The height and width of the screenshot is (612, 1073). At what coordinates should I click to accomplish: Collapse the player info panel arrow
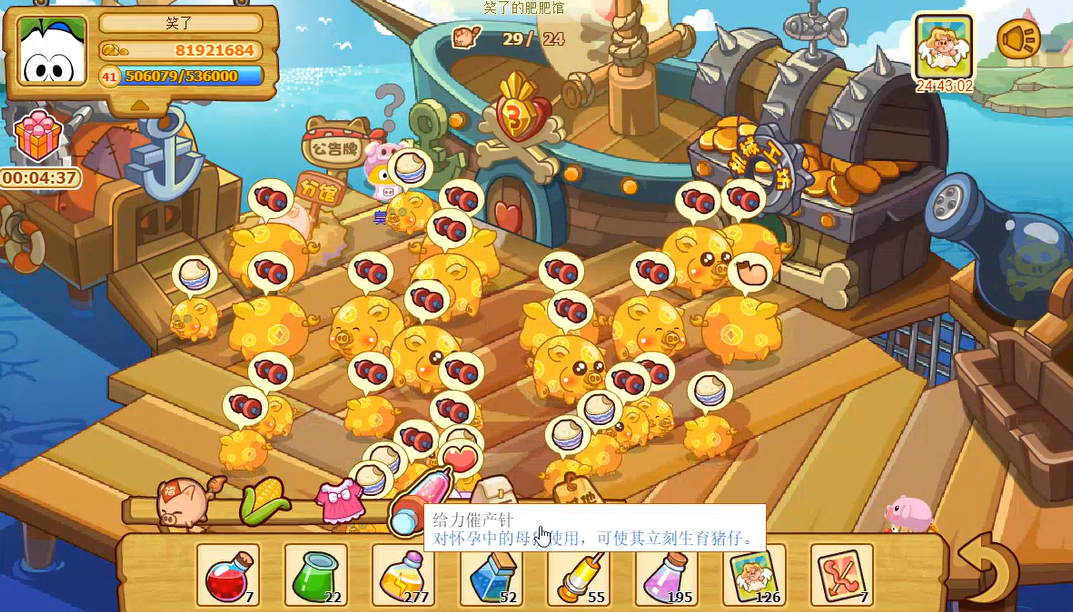pyautogui.click(x=140, y=103)
